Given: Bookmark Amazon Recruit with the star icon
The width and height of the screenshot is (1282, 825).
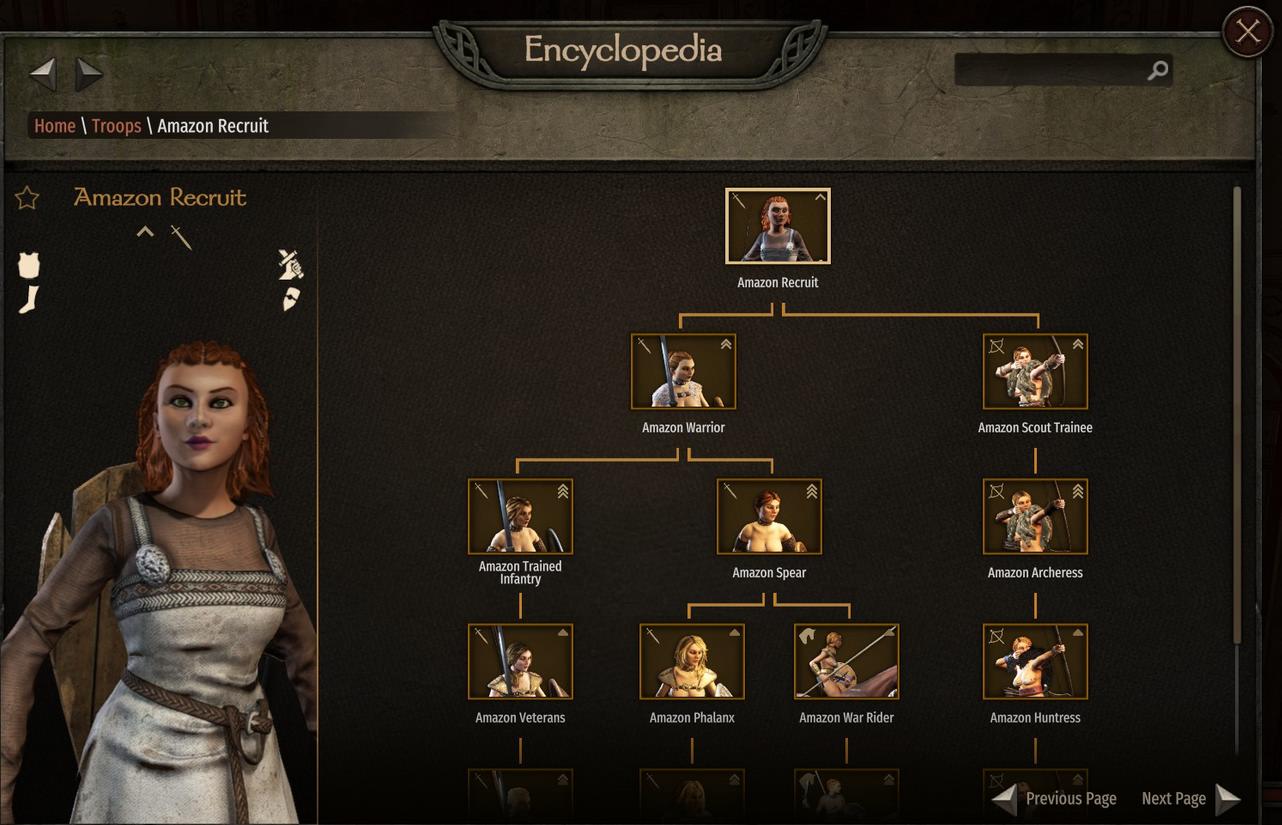Looking at the screenshot, I should coord(27,198).
